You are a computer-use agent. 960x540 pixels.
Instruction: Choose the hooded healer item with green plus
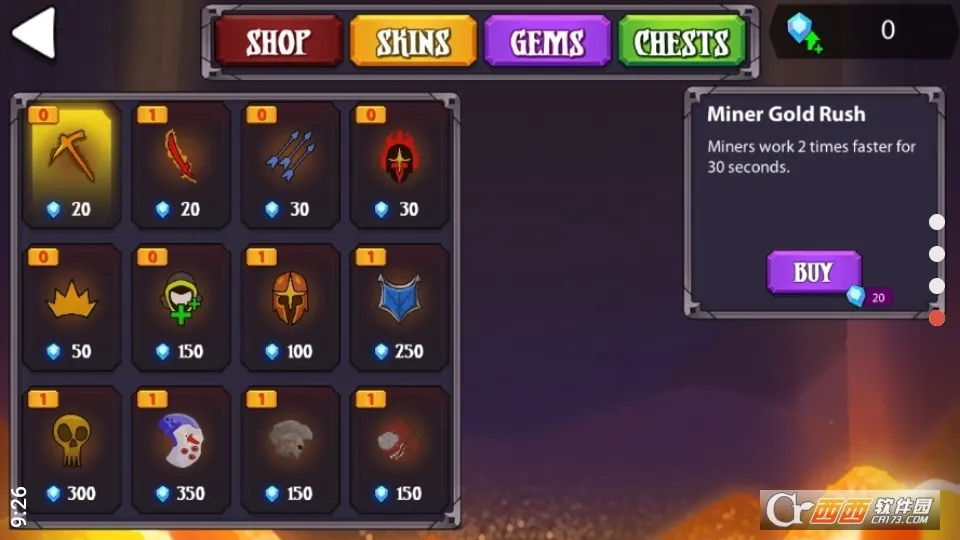click(180, 307)
